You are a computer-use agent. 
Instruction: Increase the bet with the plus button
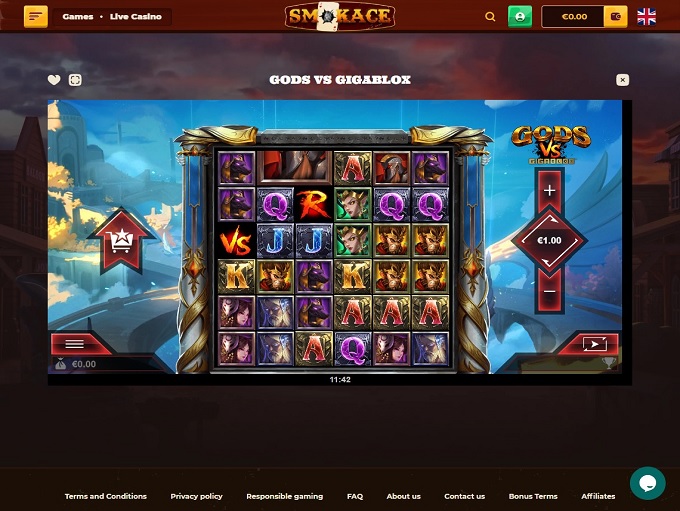pos(549,189)
